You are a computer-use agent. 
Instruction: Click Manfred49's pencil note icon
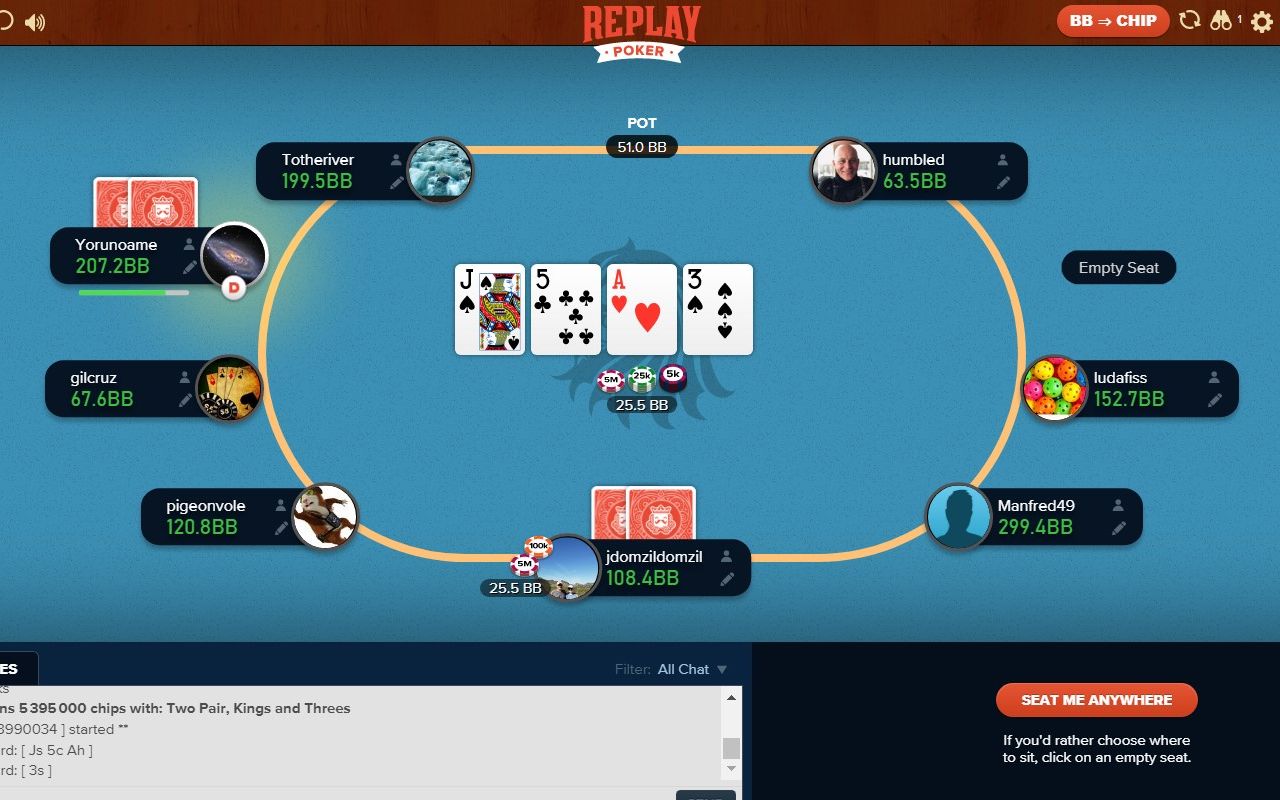1119,528
